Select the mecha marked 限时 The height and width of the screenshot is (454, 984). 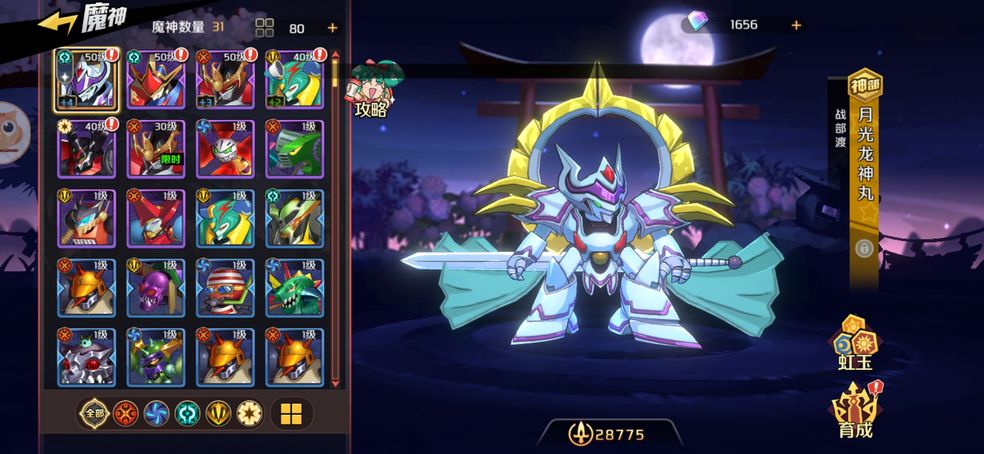point(156,149)
